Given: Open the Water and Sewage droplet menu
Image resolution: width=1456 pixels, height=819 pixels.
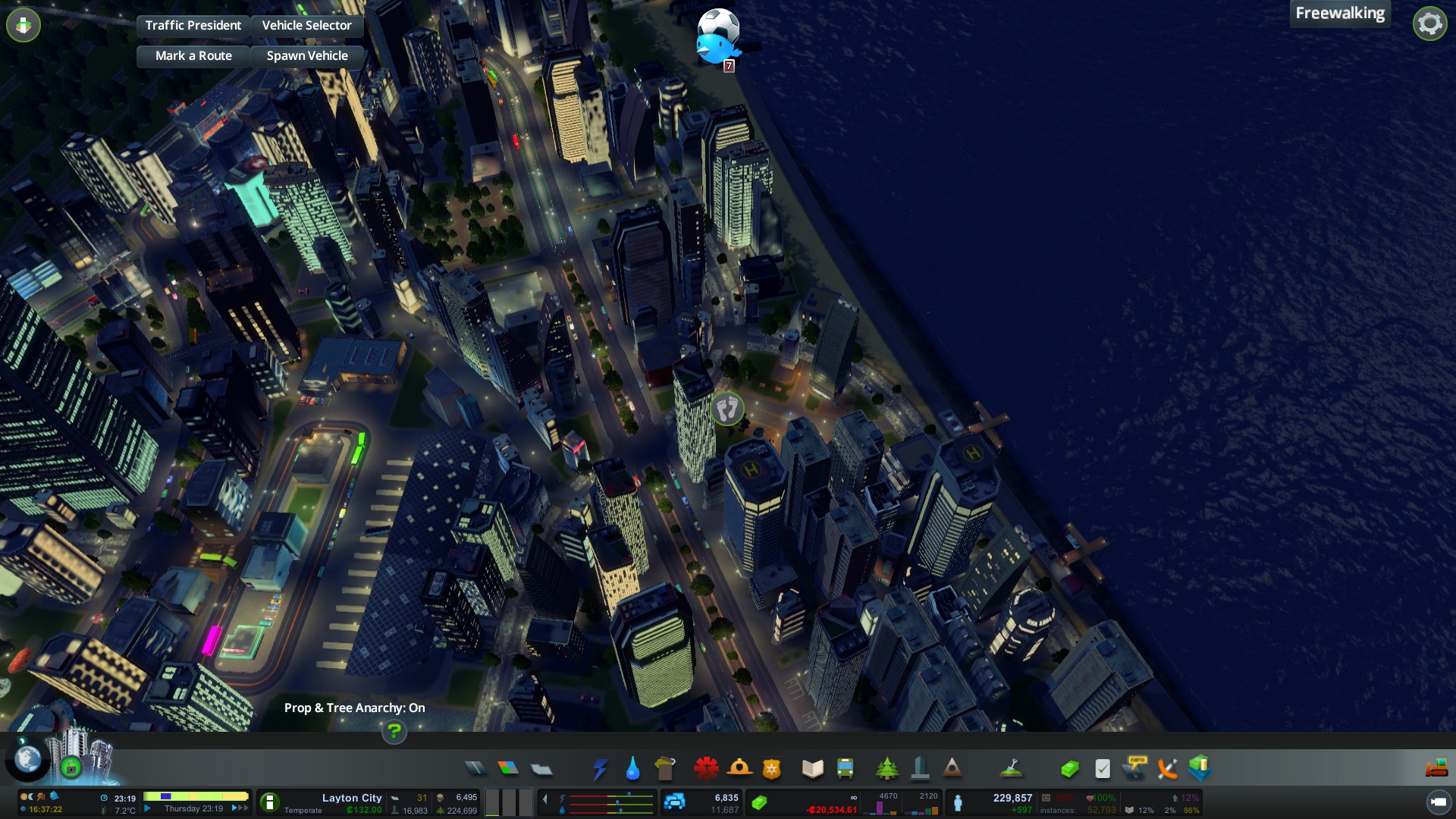Looking at the screenshot, I should 632,769.
